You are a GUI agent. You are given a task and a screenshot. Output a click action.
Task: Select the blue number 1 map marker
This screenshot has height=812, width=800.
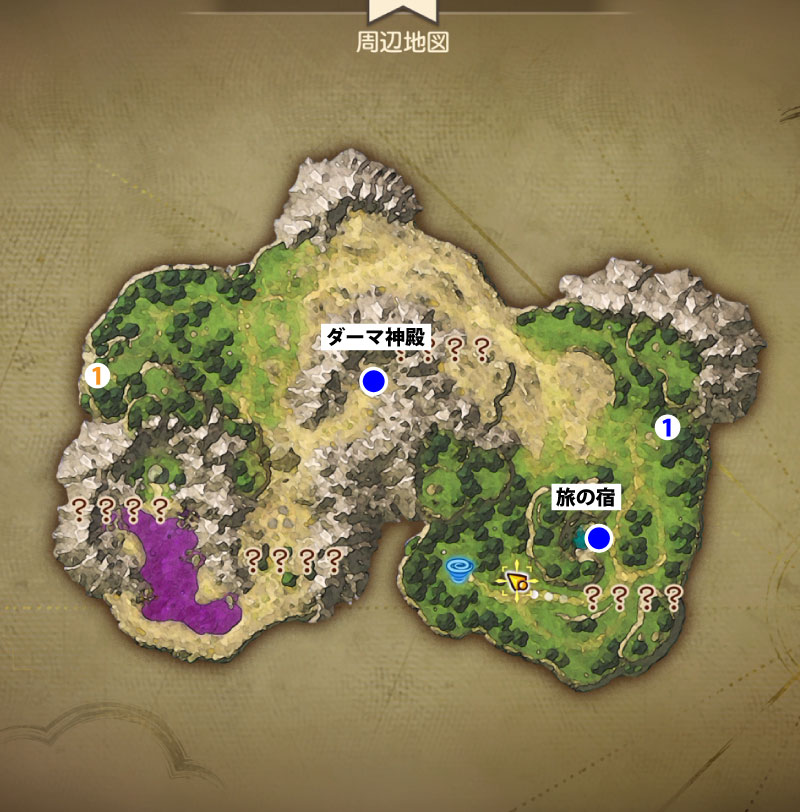tap(666, 427)
